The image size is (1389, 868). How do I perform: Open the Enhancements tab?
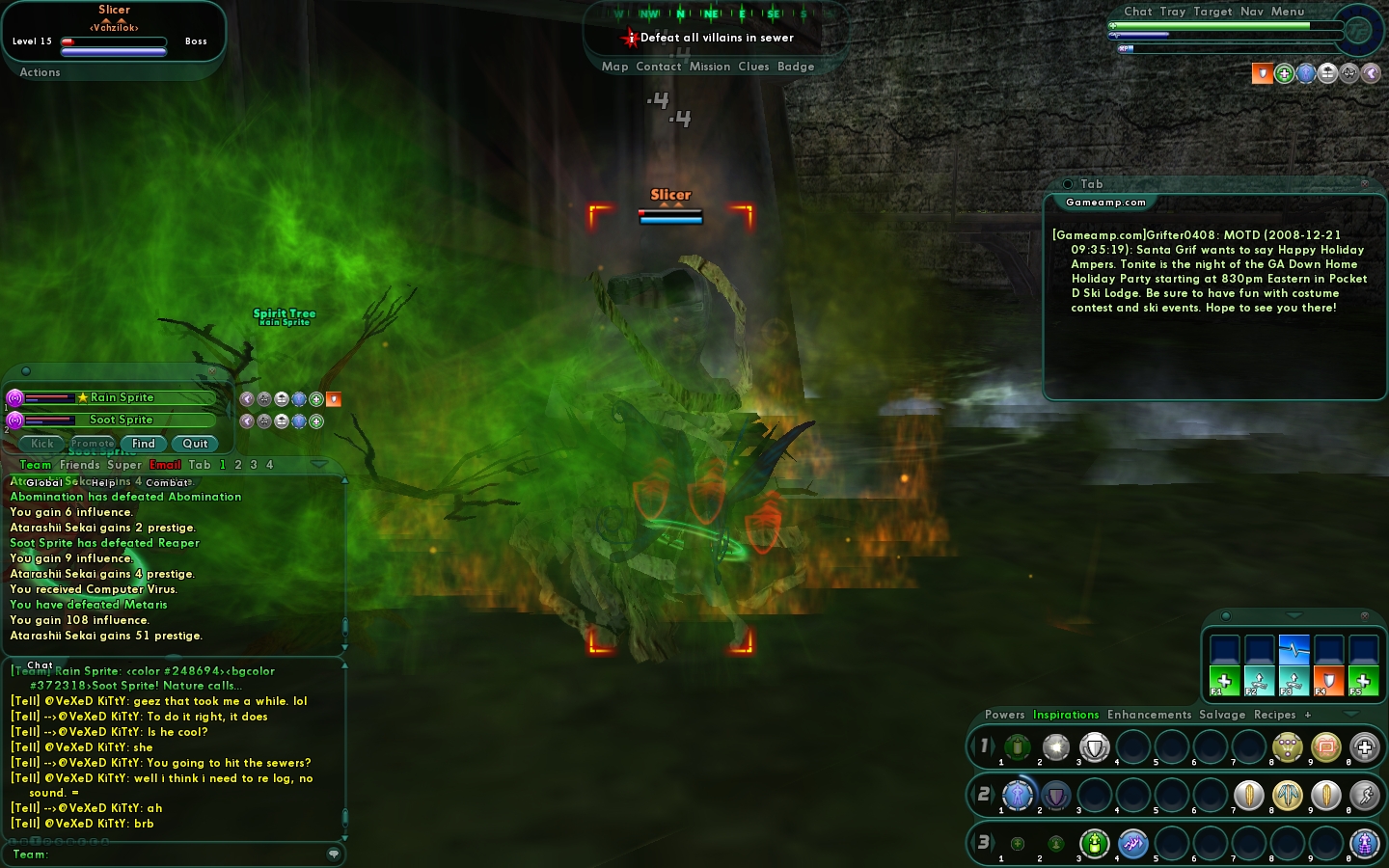point(1149,715)
